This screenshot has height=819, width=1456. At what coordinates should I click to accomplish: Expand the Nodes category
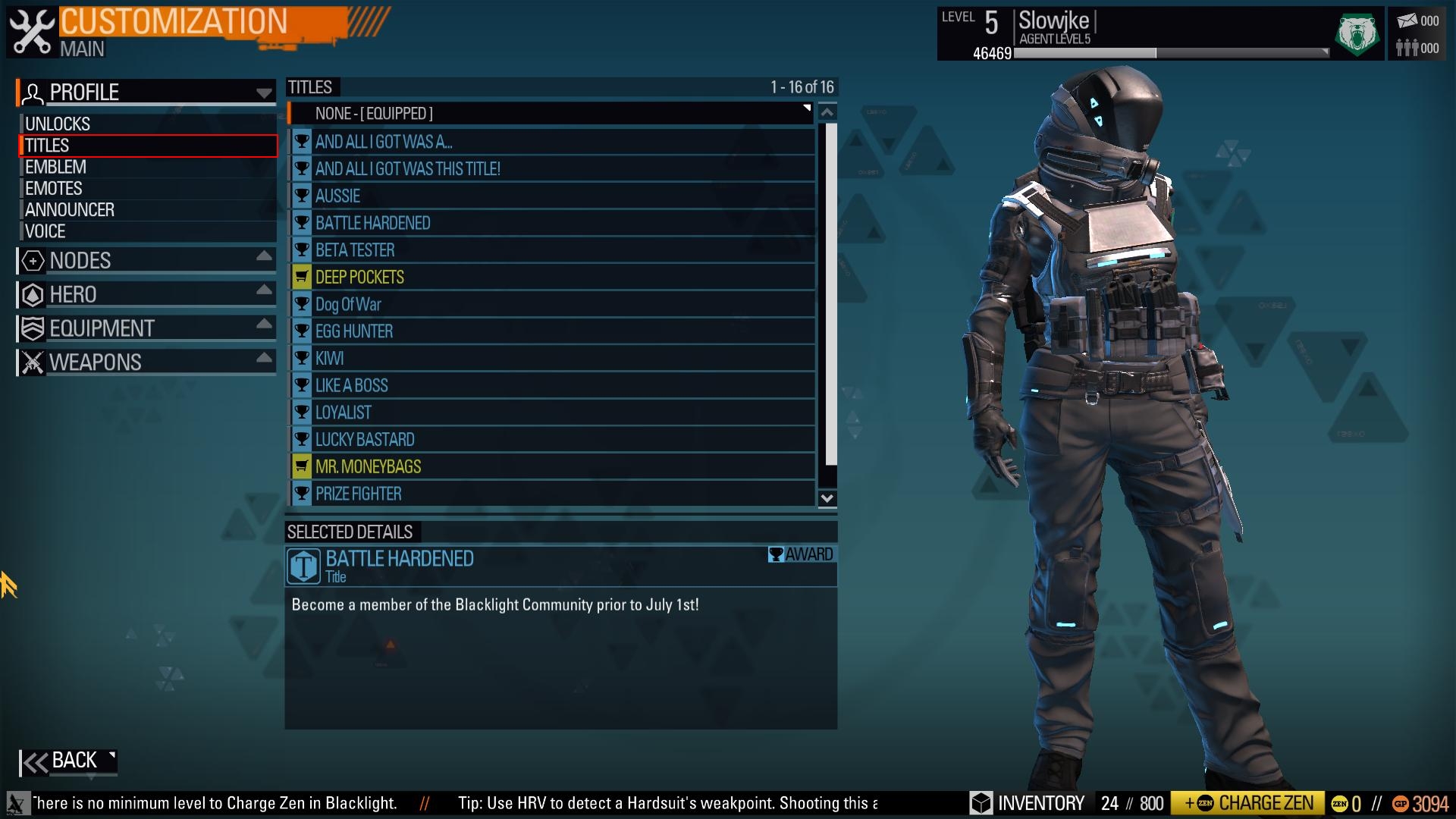pos(146,260)
